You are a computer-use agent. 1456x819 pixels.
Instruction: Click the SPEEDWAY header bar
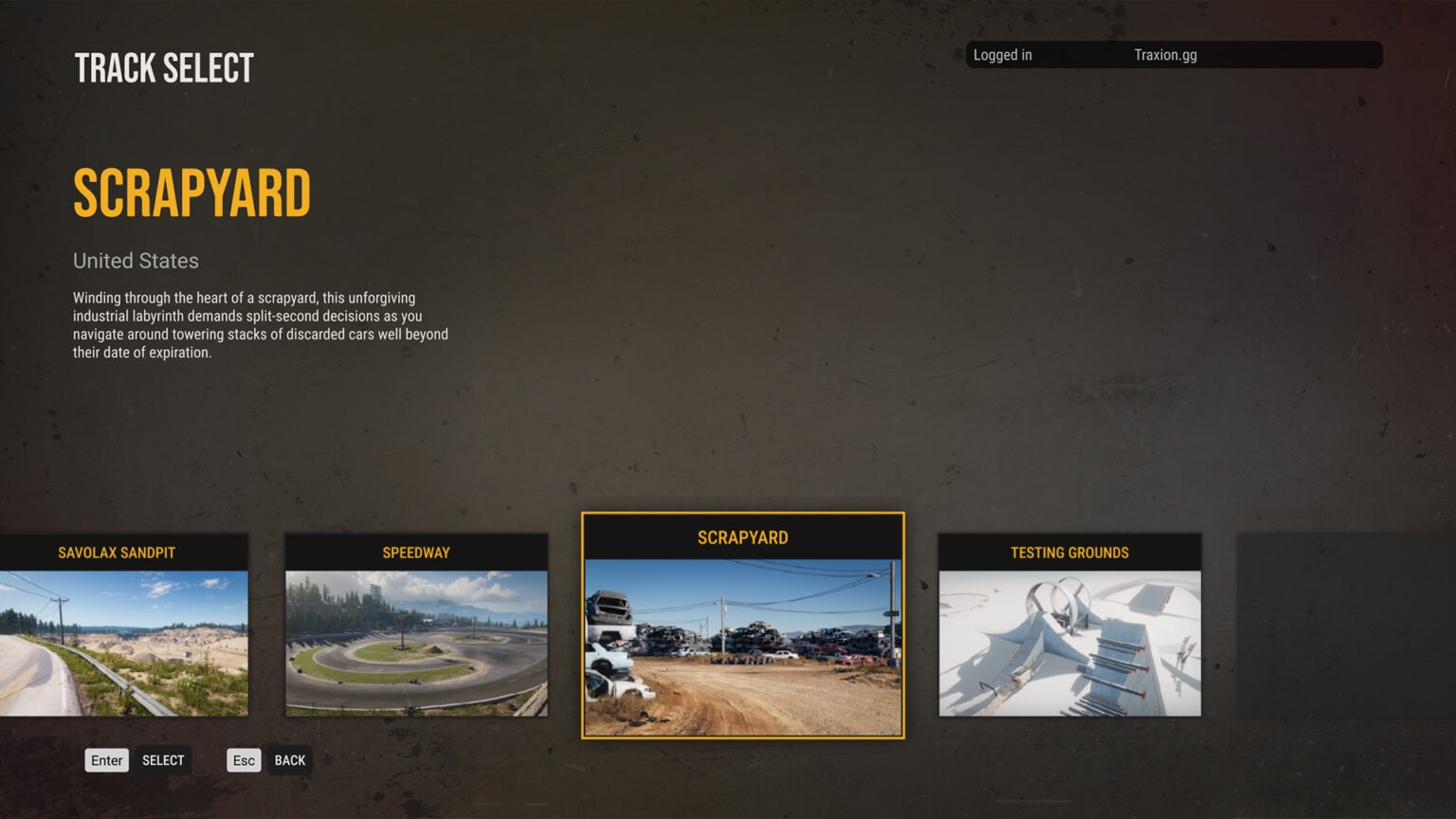tap(416, 552)
